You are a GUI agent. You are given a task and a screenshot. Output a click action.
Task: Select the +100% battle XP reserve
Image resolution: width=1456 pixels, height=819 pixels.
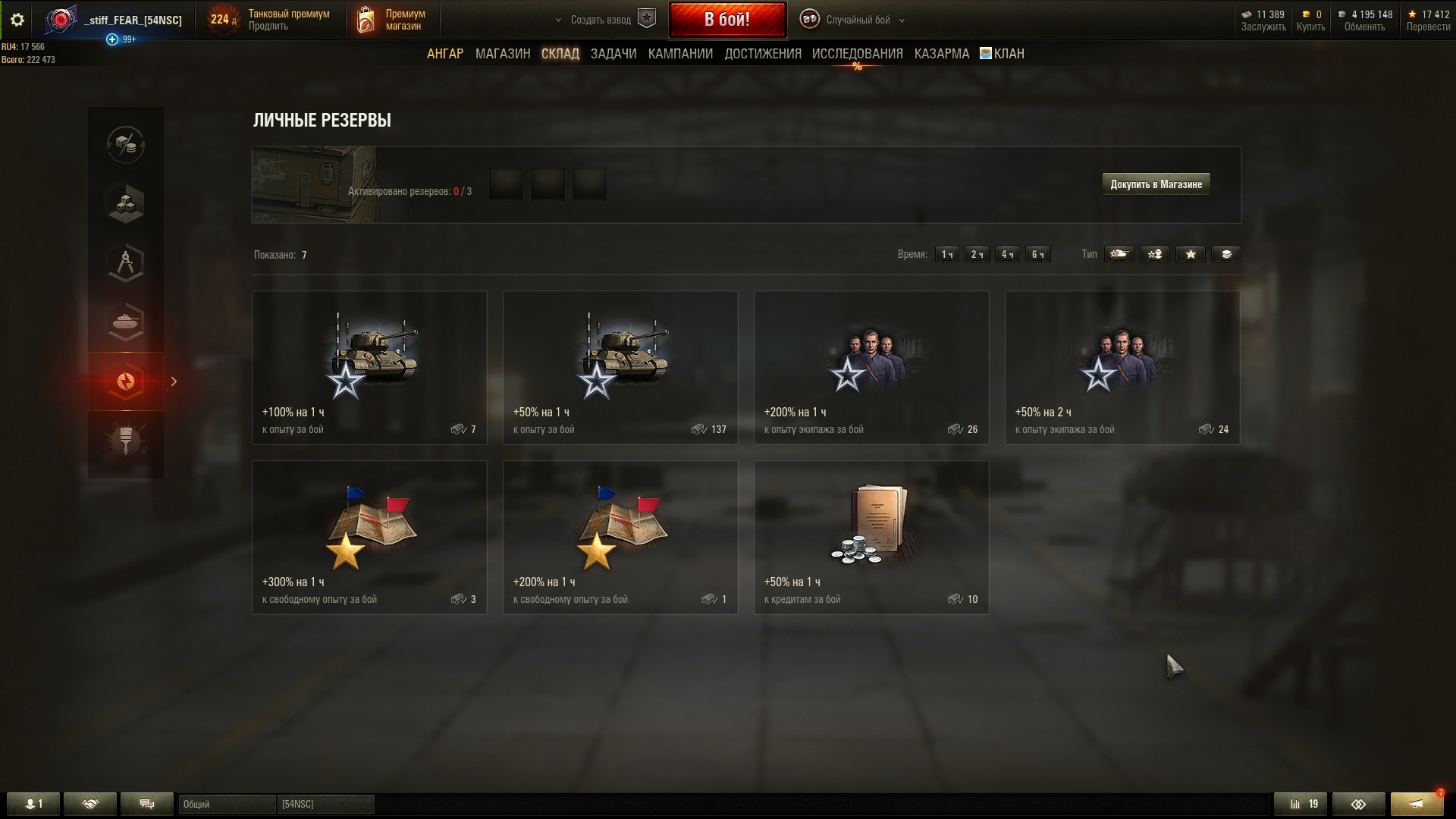tap(369, 368)
